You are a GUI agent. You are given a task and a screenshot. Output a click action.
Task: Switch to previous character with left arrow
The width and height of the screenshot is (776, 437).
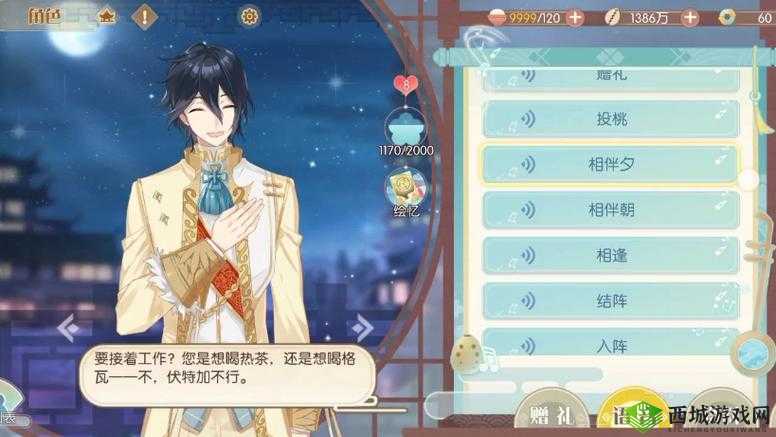tap(69, 326)
